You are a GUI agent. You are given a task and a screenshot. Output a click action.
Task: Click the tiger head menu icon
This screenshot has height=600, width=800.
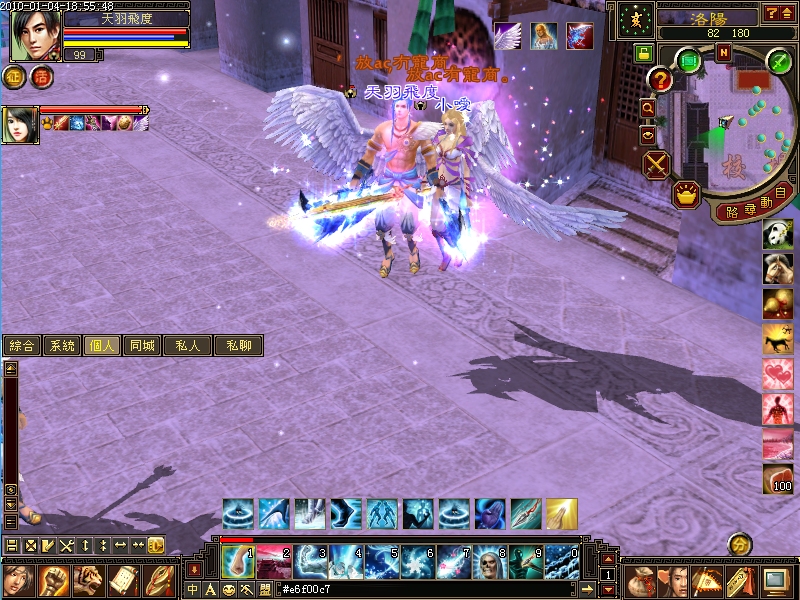click(x=88, y=581)
